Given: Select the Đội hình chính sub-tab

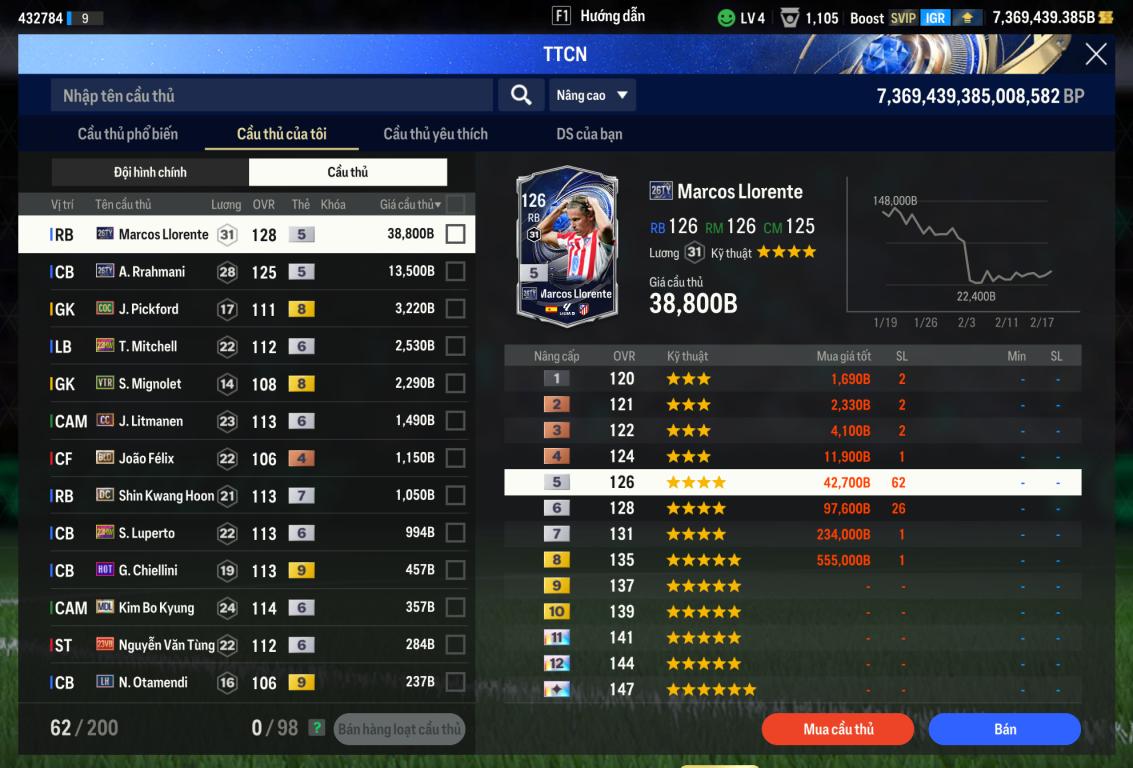Looking at the screenshot, I should (x=150, y=172).
